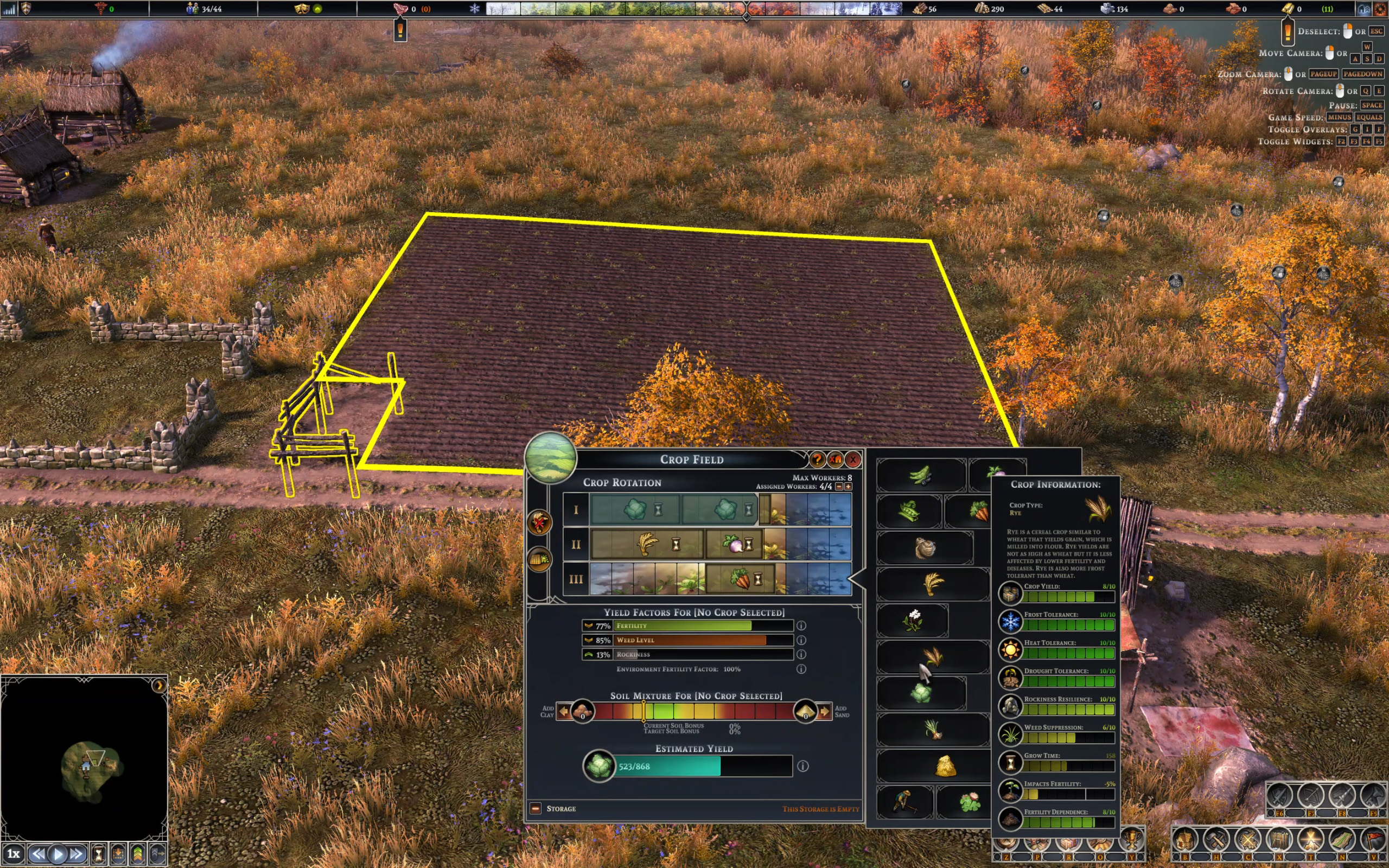
Task: Choose the clover crop option
Action: tap(970, 802)
